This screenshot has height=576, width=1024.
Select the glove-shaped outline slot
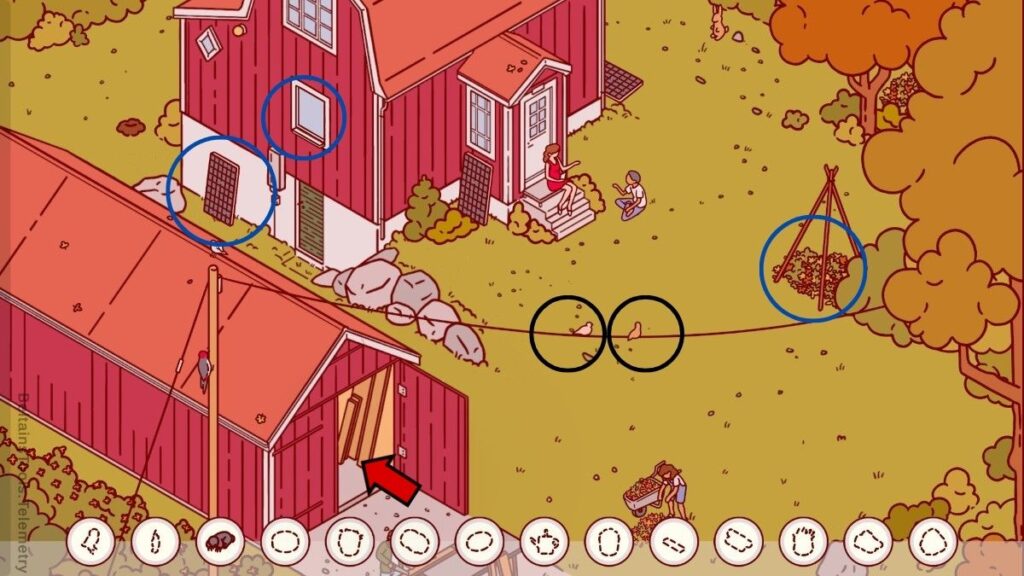tap(803, 541)
